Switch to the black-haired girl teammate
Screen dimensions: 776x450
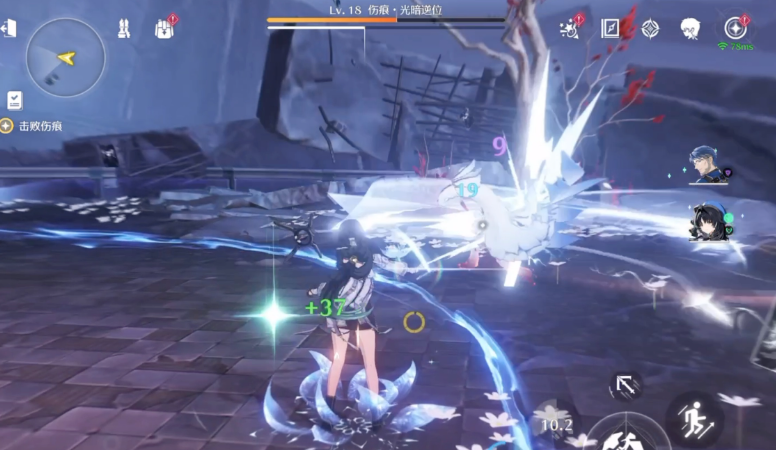[x=708, y=221]
